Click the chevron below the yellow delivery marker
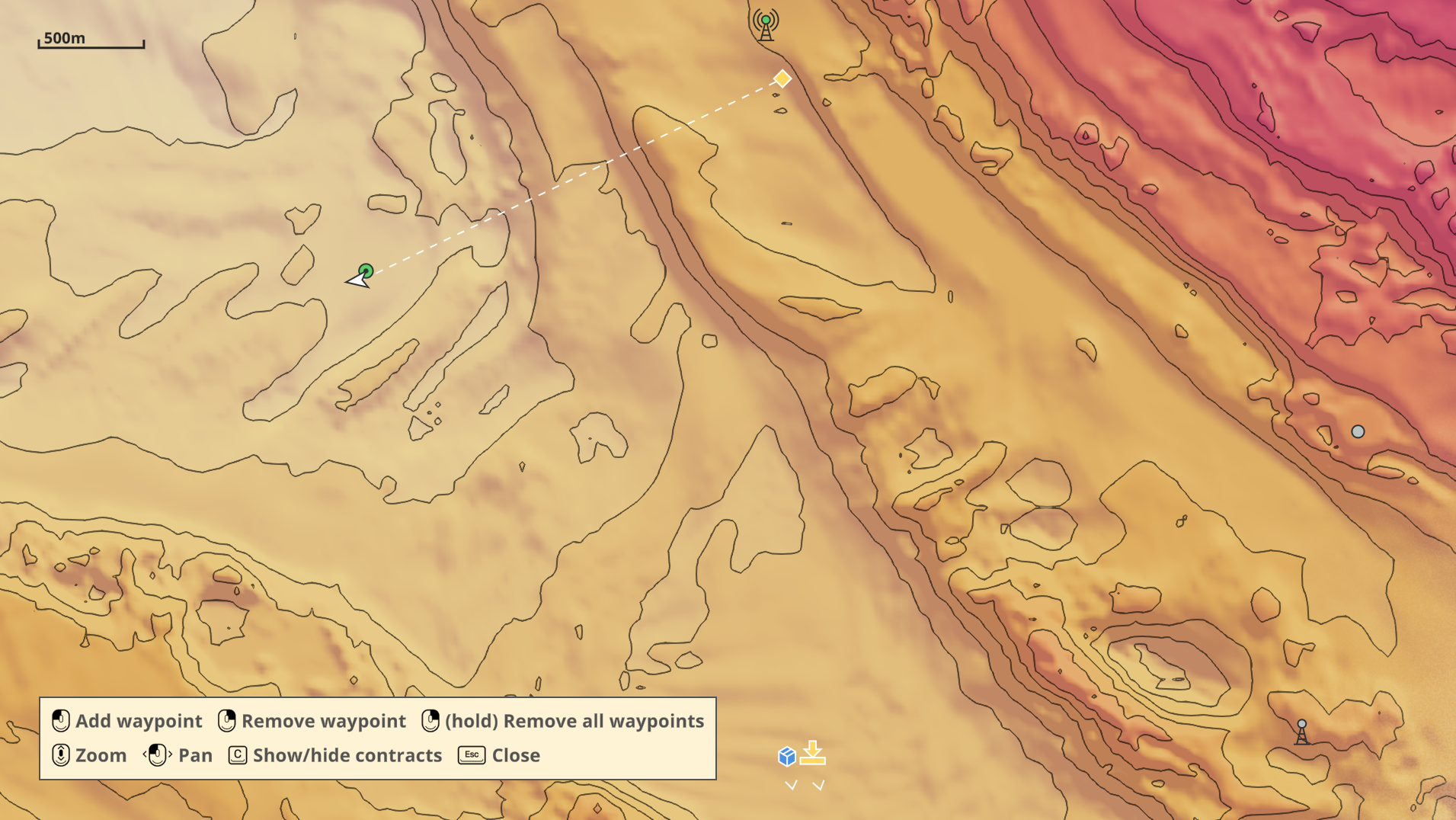 click(817, 783)
